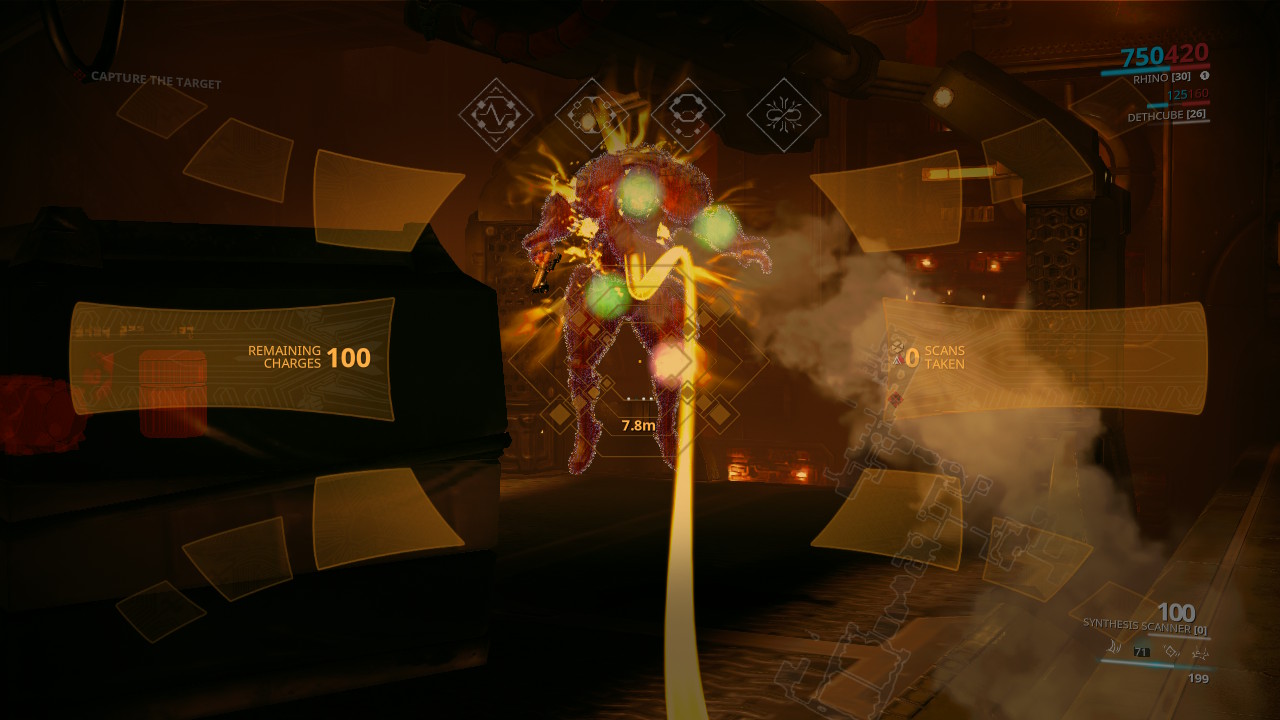Select the RHINO [30] squad entry
This screenshot has width=1280, height=720.
tap(1161, 78)
